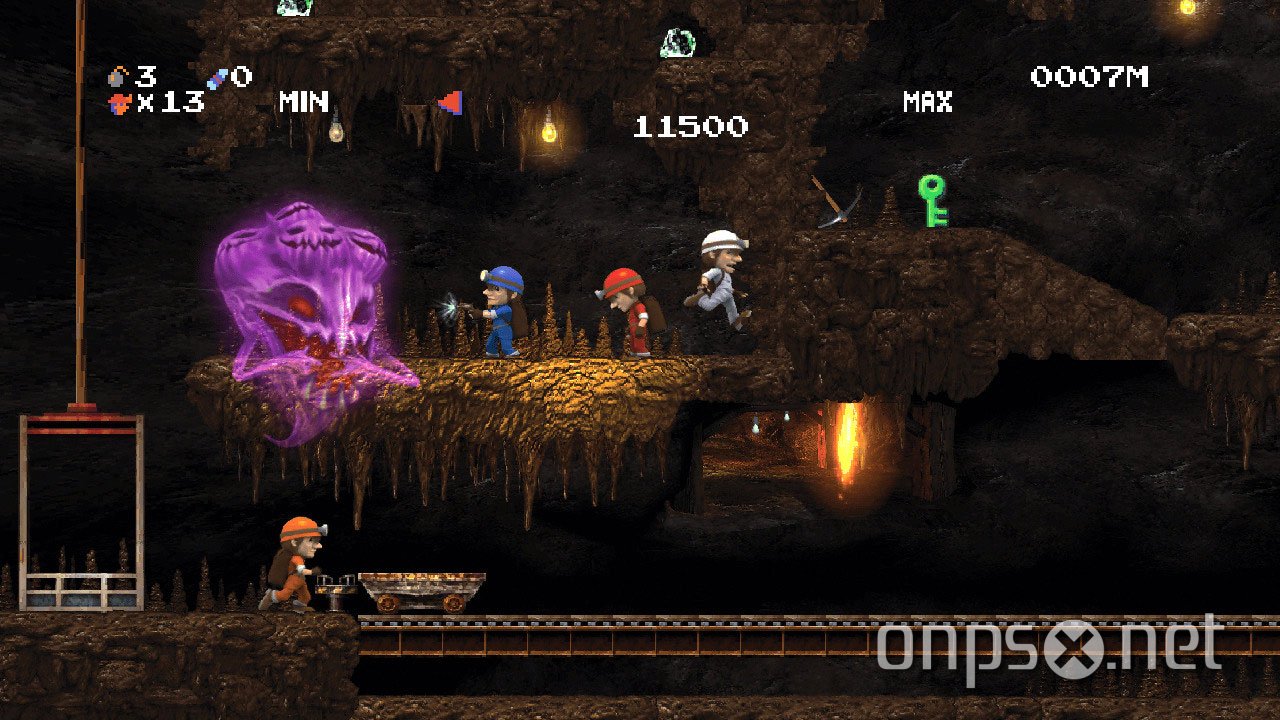Pick up the green key item

pyautogui.click(x=930, y=204)
